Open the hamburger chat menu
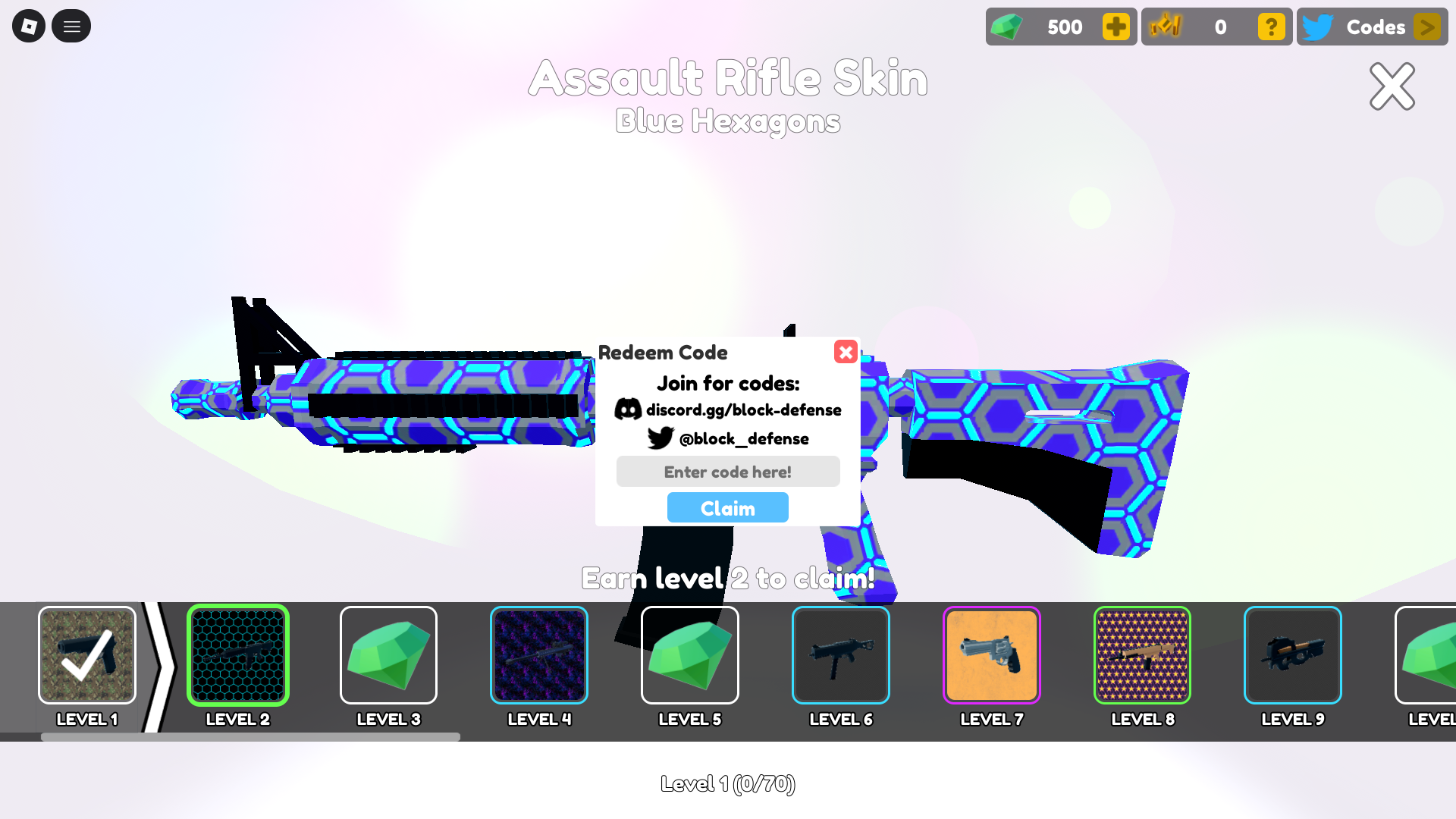1456x819 pixels. click(x=71, y=27)
